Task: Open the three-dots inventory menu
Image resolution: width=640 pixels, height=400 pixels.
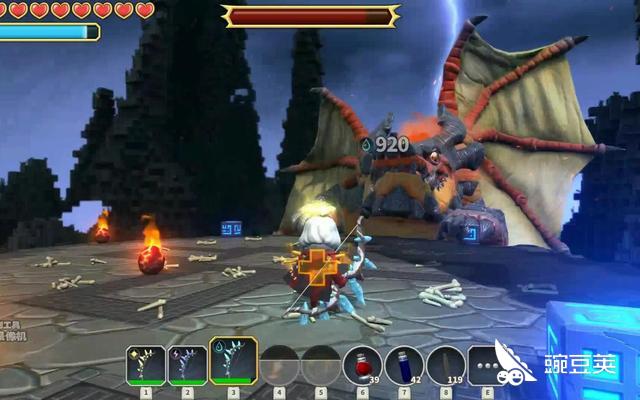Action: pos(485,365)
